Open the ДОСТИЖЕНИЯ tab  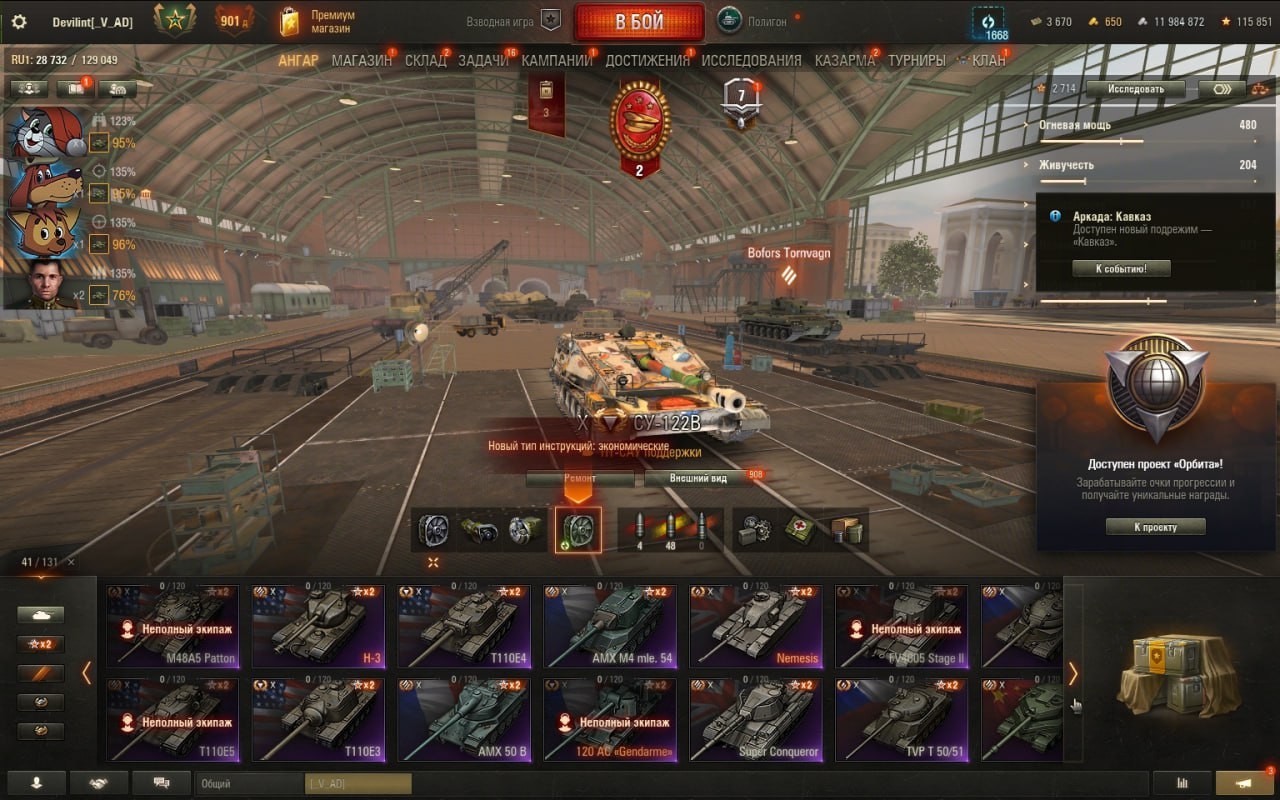pos(647,60)
